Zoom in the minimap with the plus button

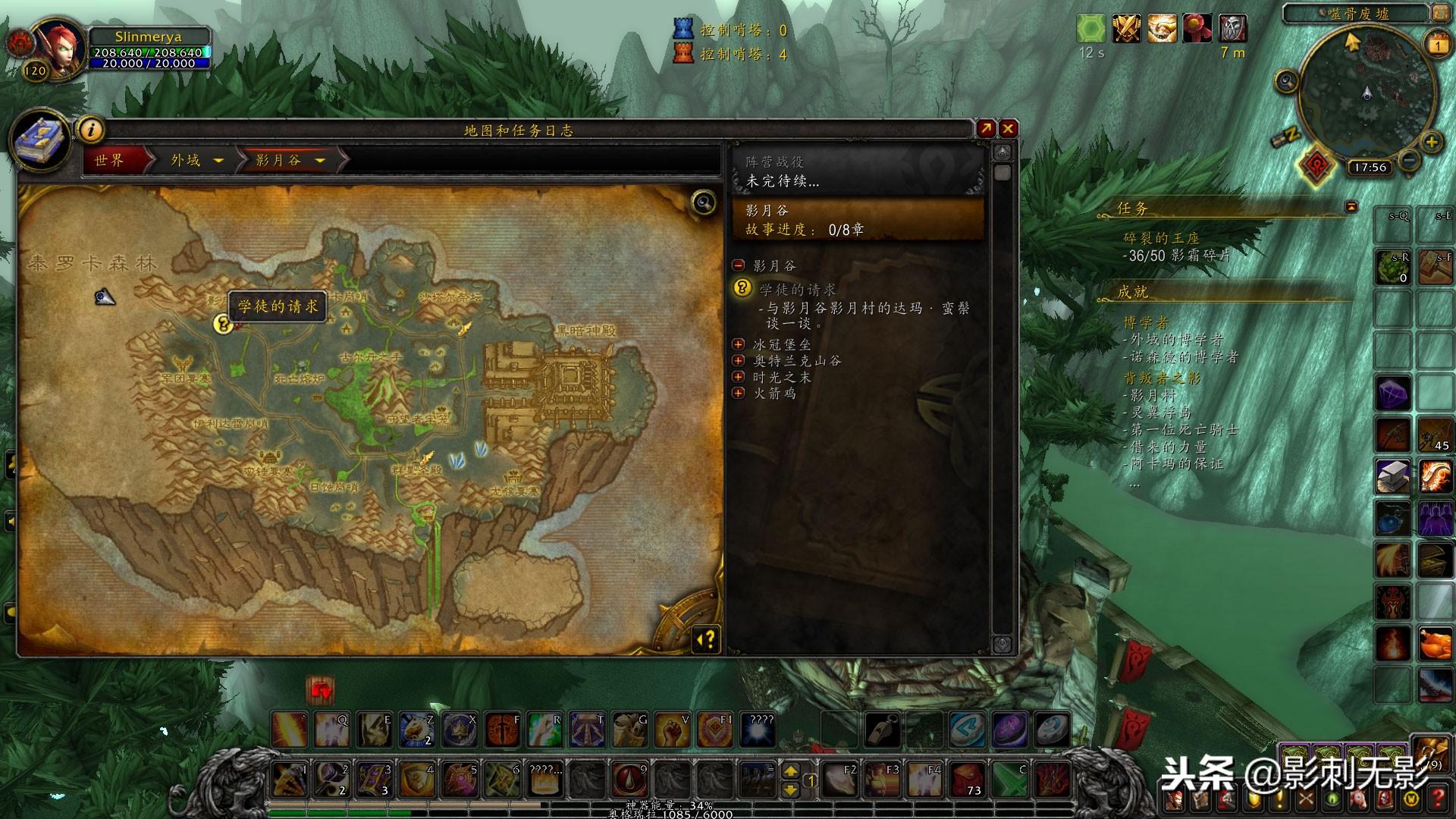1431,142
